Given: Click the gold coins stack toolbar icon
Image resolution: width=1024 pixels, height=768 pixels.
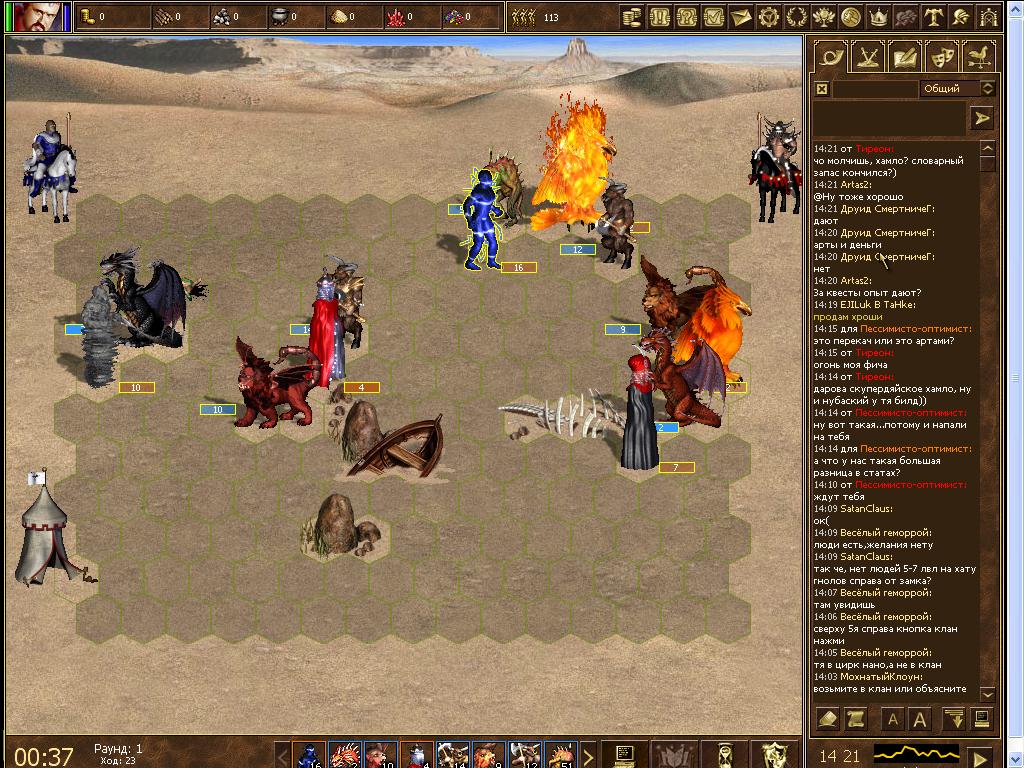Looking at the screenshot, I should coord(632,17).
